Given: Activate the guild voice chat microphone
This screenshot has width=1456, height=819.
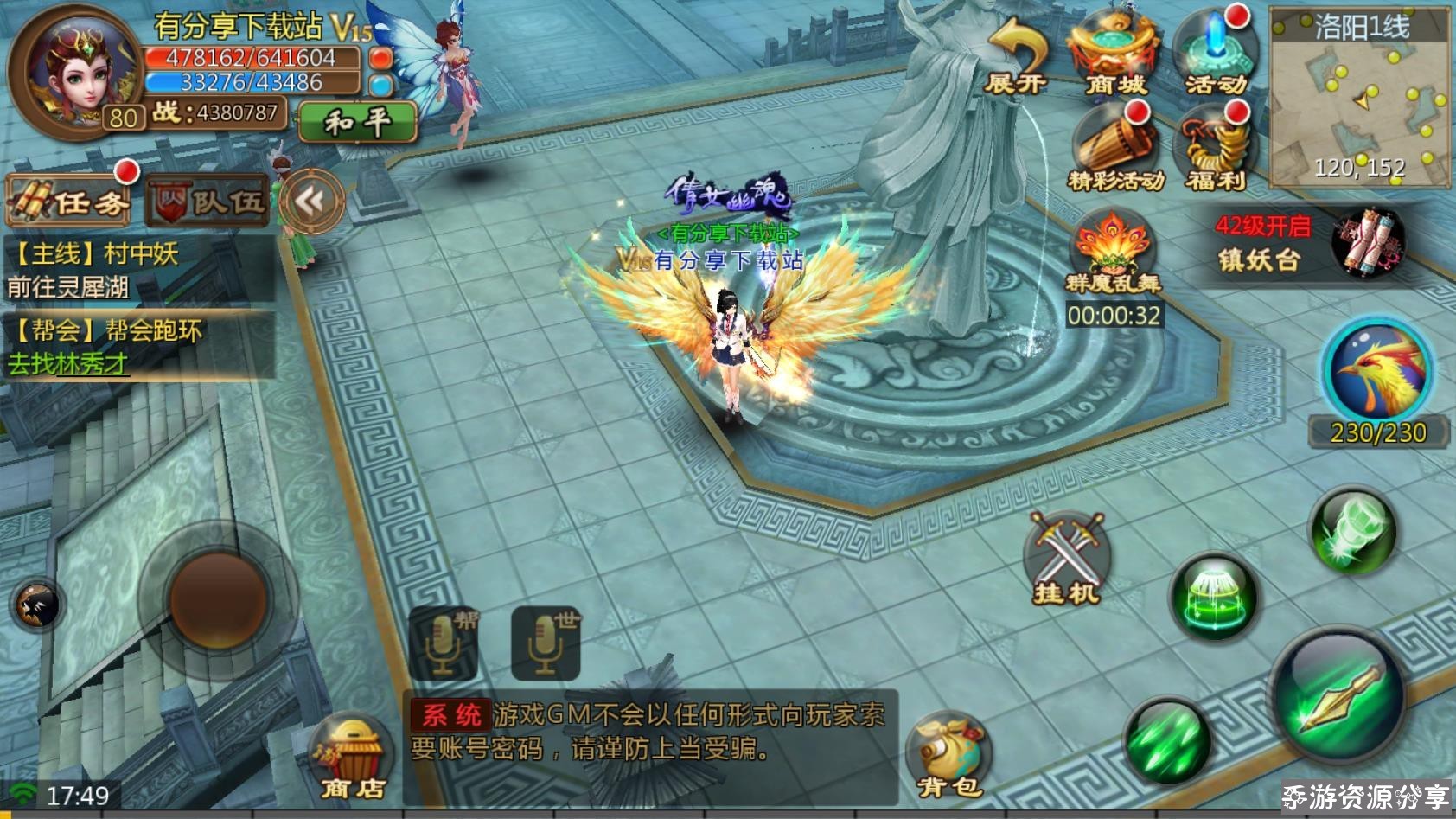Looking at the screenshot, I should tap(443, 643).
